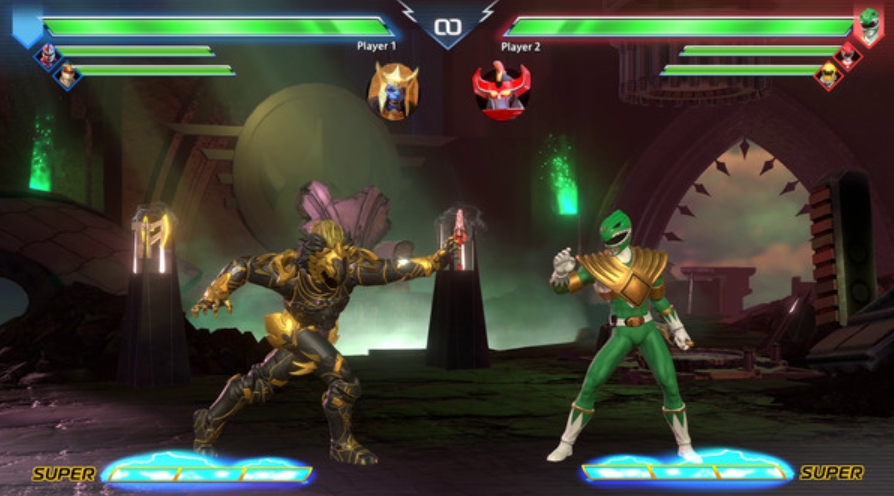
Task: Select Player 2's red Megazord assist portrait
Action: point(501,91)
